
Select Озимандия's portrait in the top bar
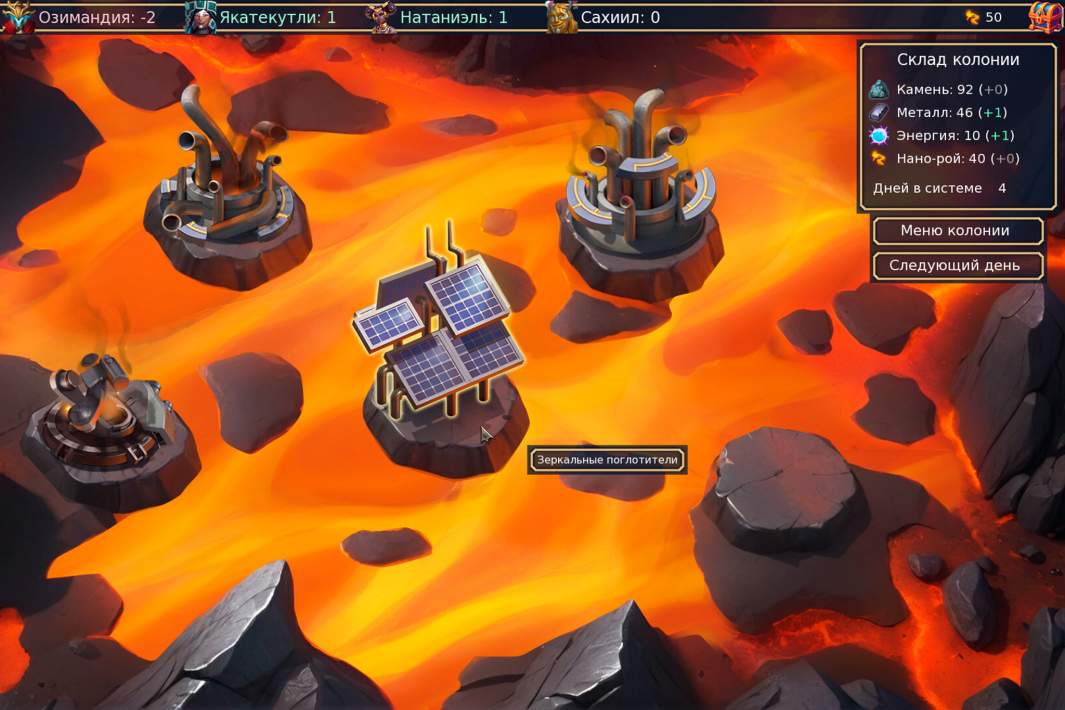(x=16, y=17)
